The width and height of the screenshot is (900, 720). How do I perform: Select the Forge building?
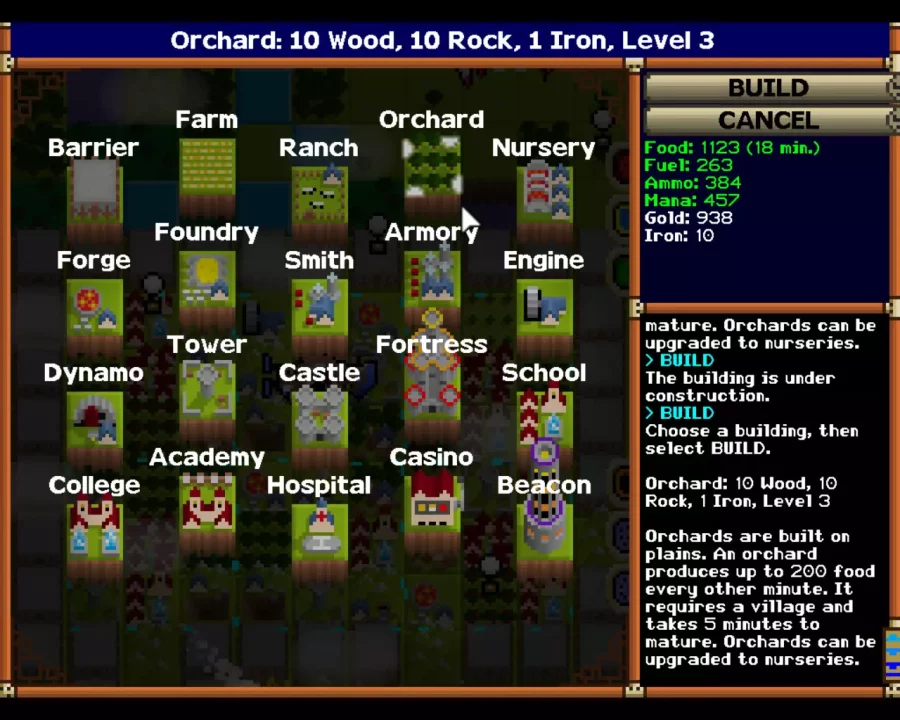click(x=94, y=304)
